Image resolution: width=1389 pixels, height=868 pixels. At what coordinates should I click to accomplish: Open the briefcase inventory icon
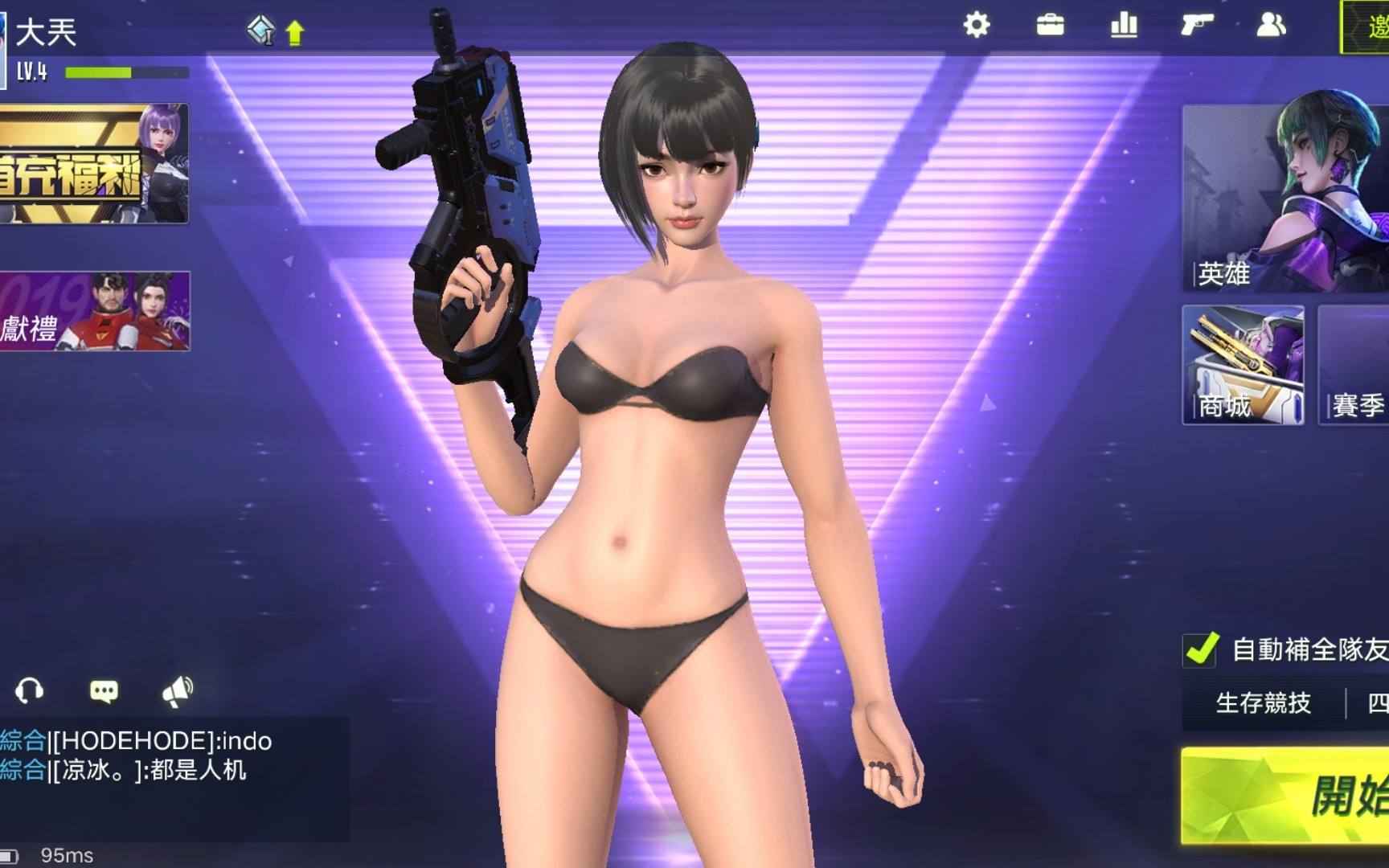[1050, 26]
